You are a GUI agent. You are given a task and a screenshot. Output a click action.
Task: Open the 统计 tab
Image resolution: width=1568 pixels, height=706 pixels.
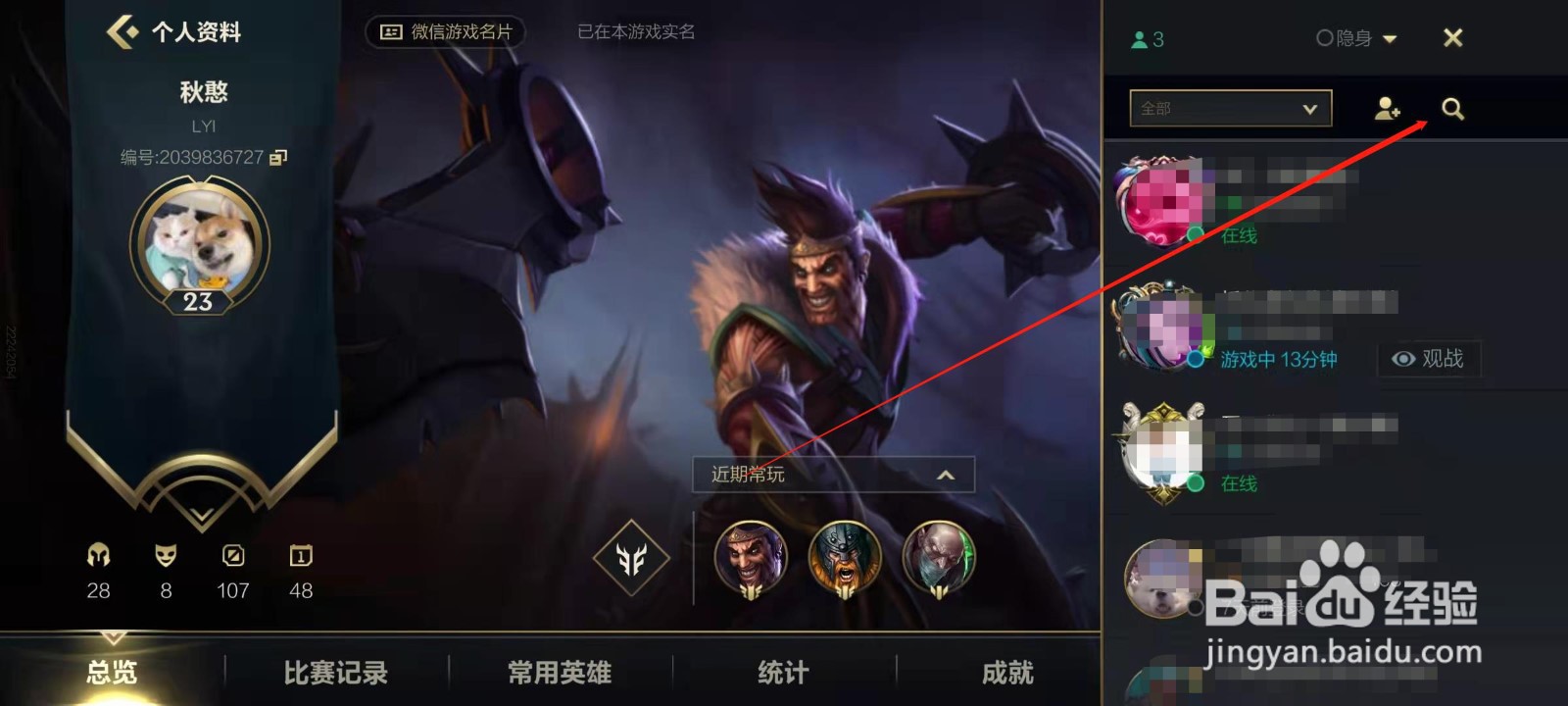[x=780, y=673]
